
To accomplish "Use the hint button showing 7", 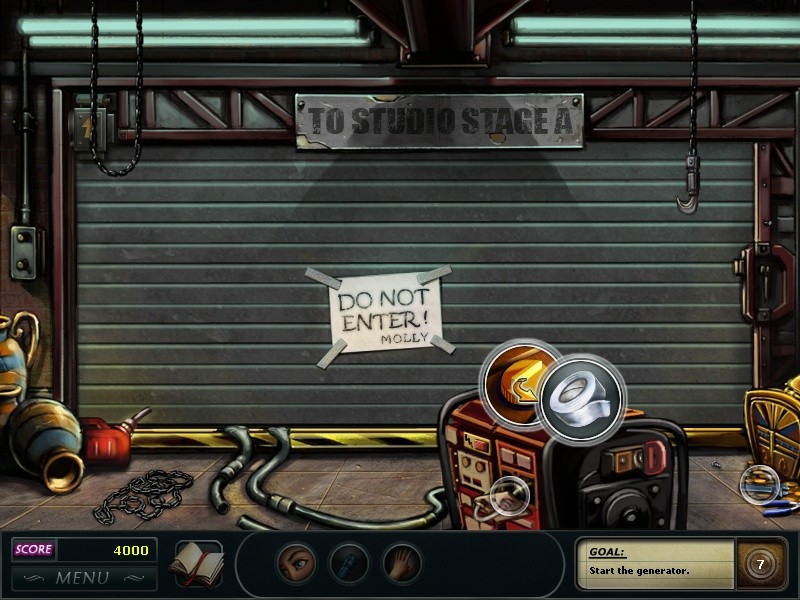I will pos(760,564).
